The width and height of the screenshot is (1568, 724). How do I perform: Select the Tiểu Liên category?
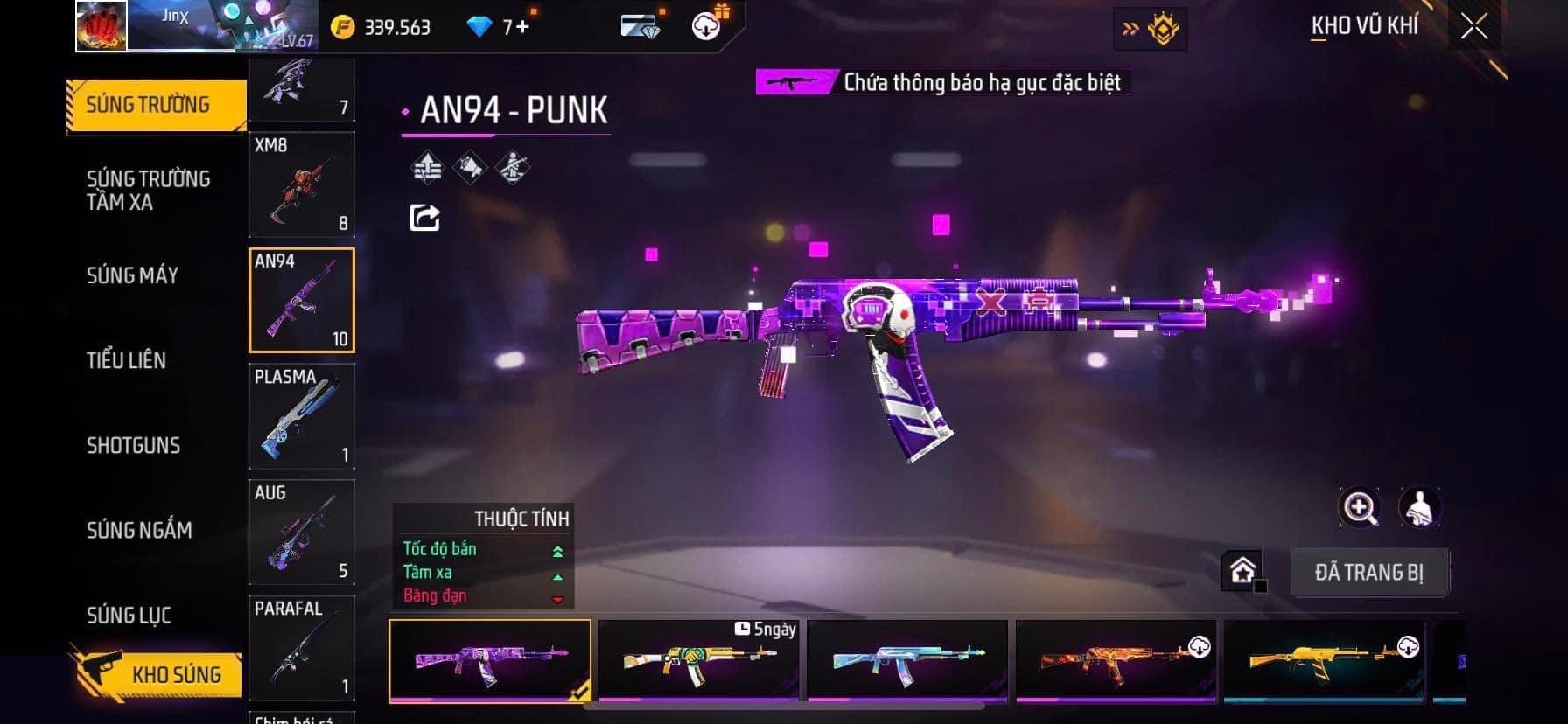pyautogui.click(x=126, y=360)
